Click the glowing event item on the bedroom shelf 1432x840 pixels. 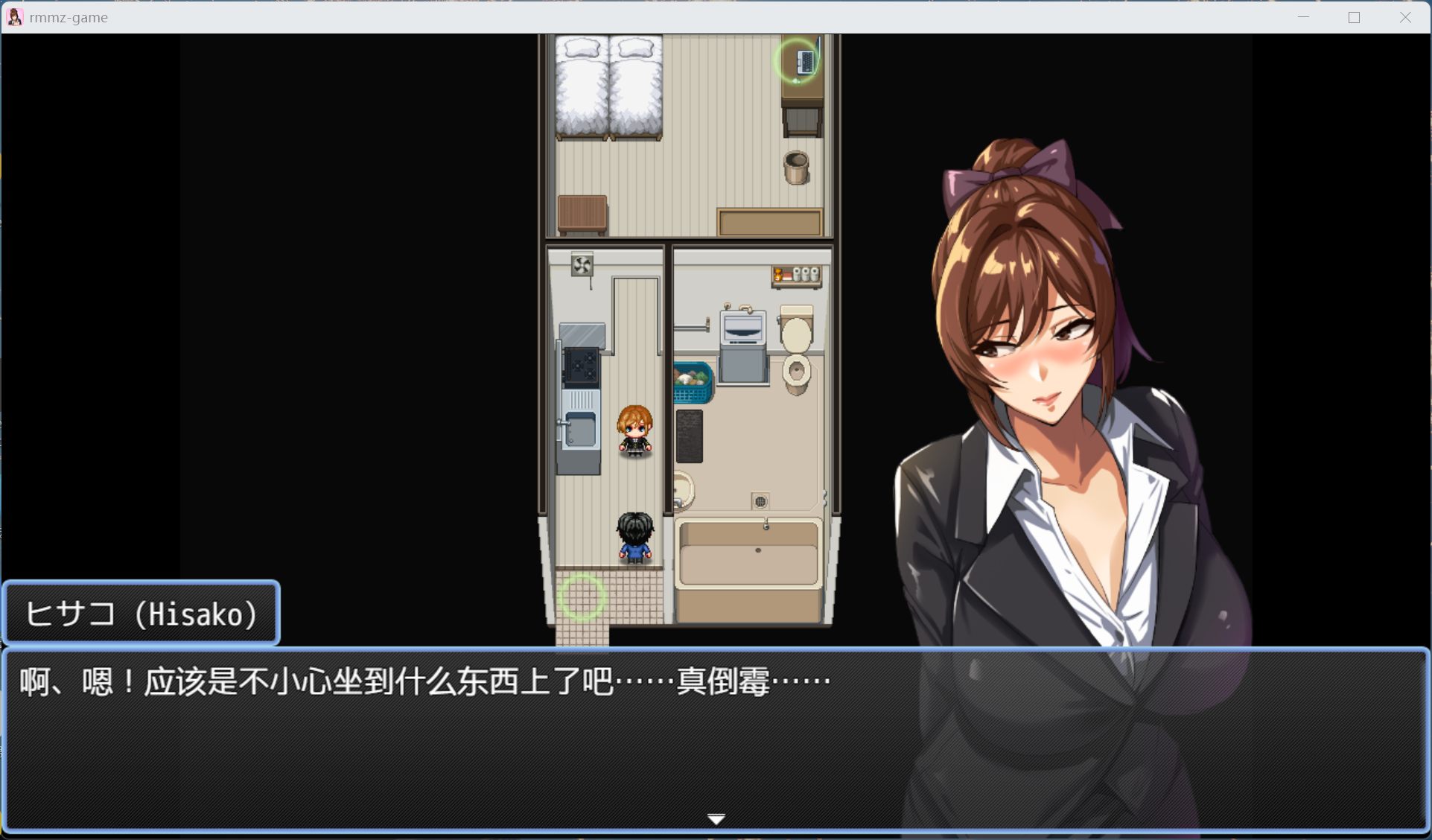tap(796, 61)
